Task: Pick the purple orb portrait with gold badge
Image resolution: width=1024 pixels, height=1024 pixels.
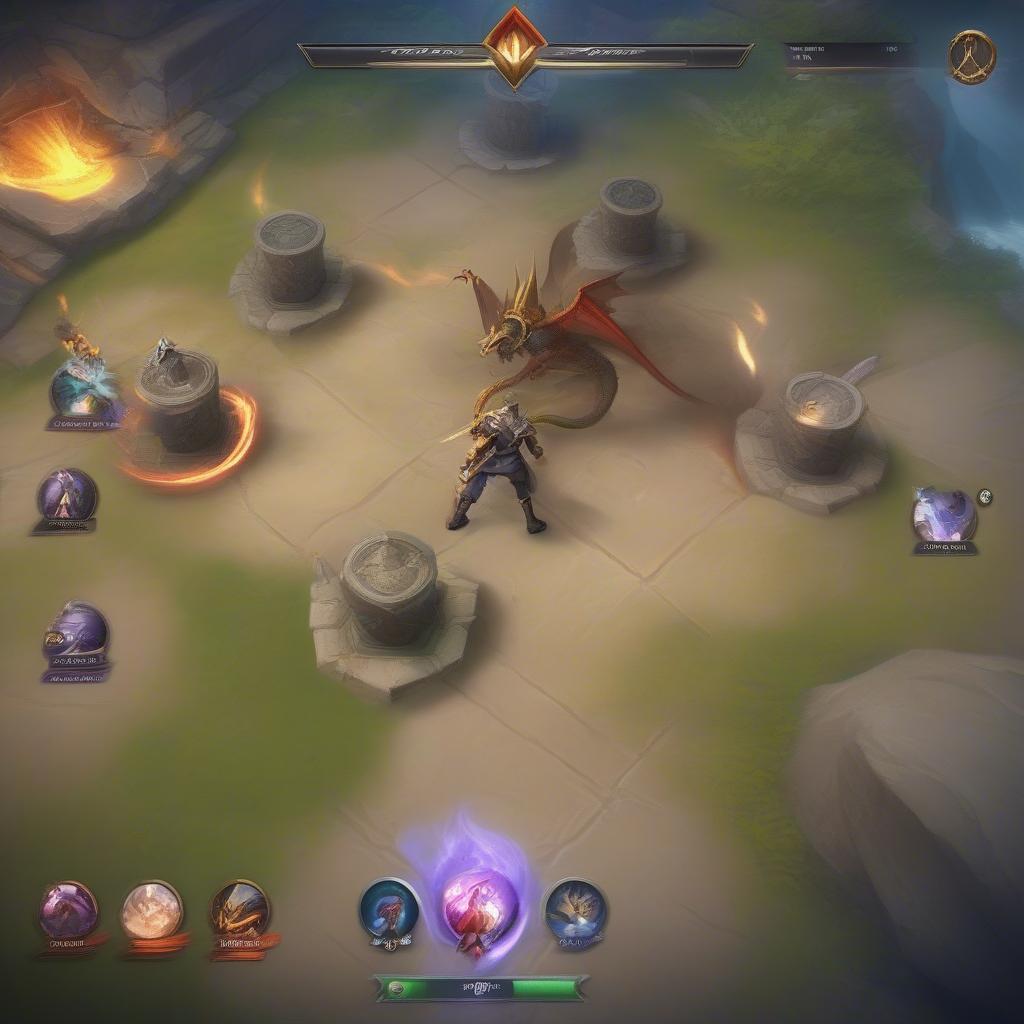Action: [x=75, y=633]
